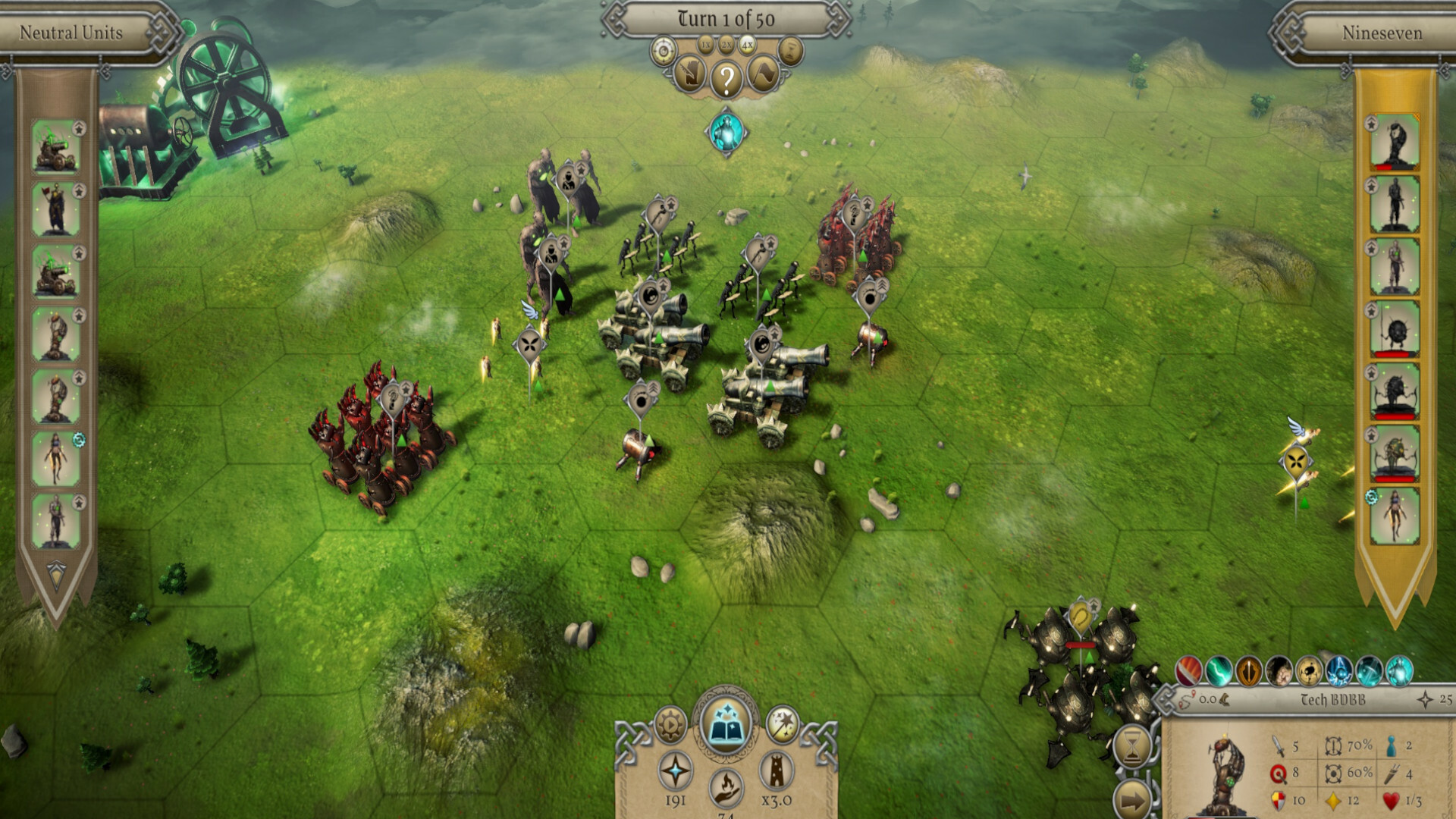This screenshot has height=819, width=1456.
Task: Open the glowing spell book
Action: pyautogui.click(x=726, y=724)
